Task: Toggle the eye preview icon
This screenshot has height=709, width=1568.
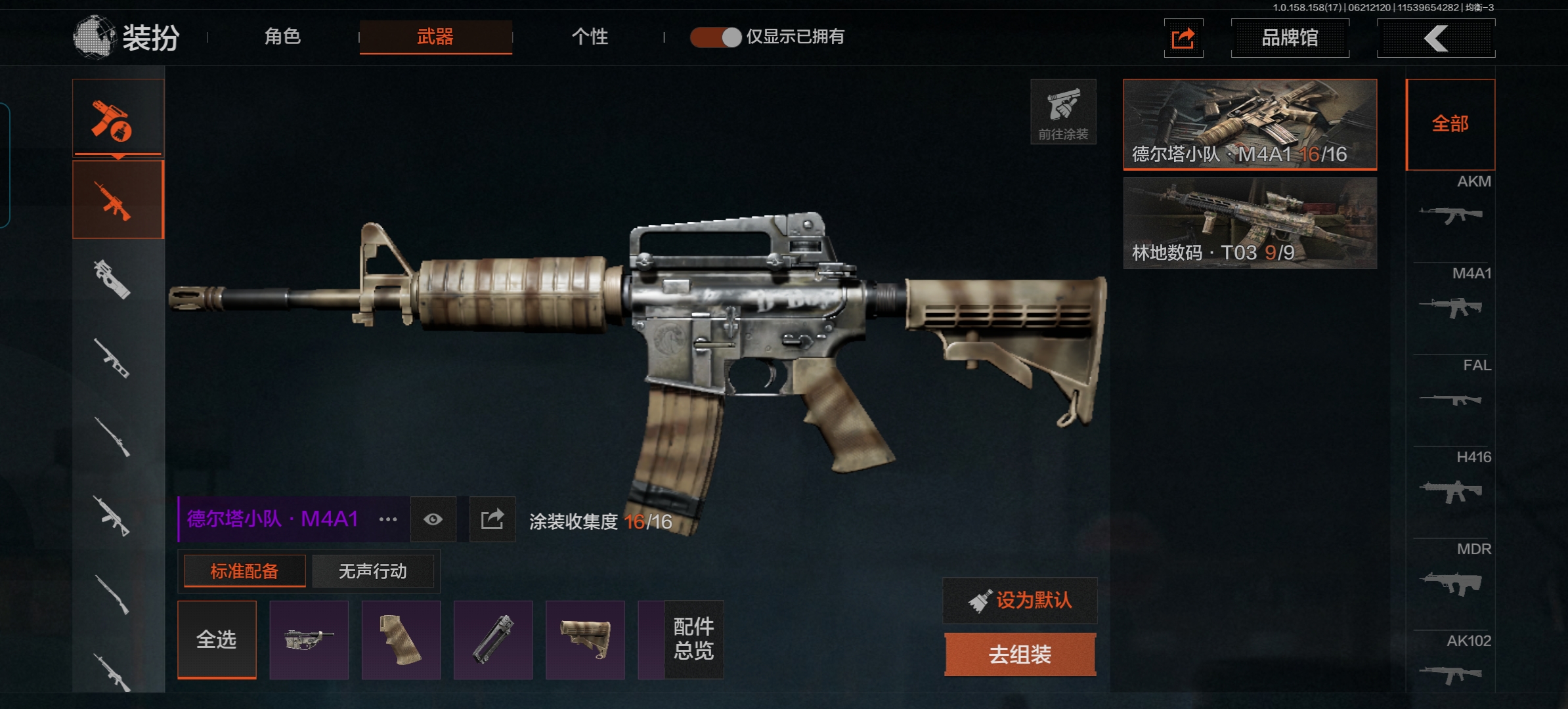Action: click(x=433, y=520)
